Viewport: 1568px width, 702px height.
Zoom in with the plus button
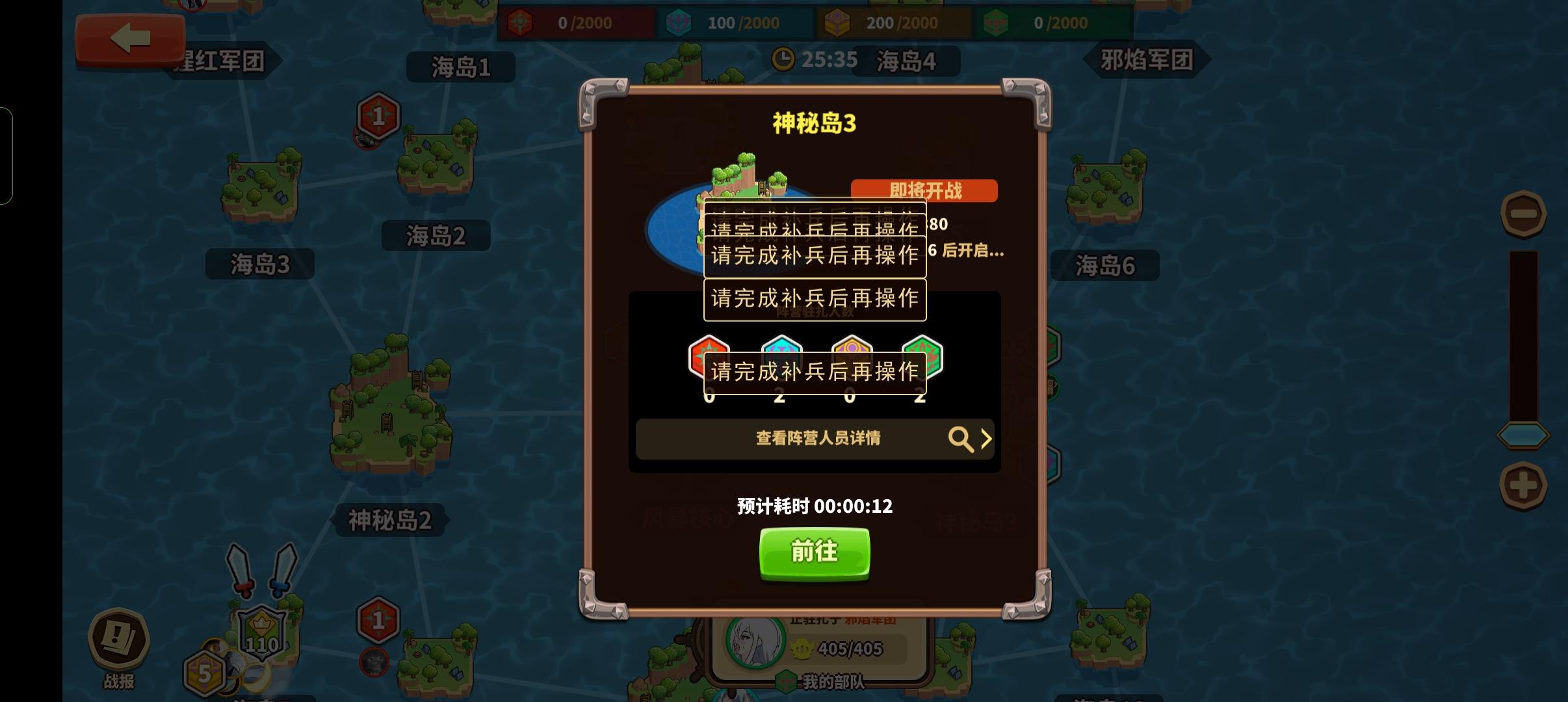[1523, 484]
